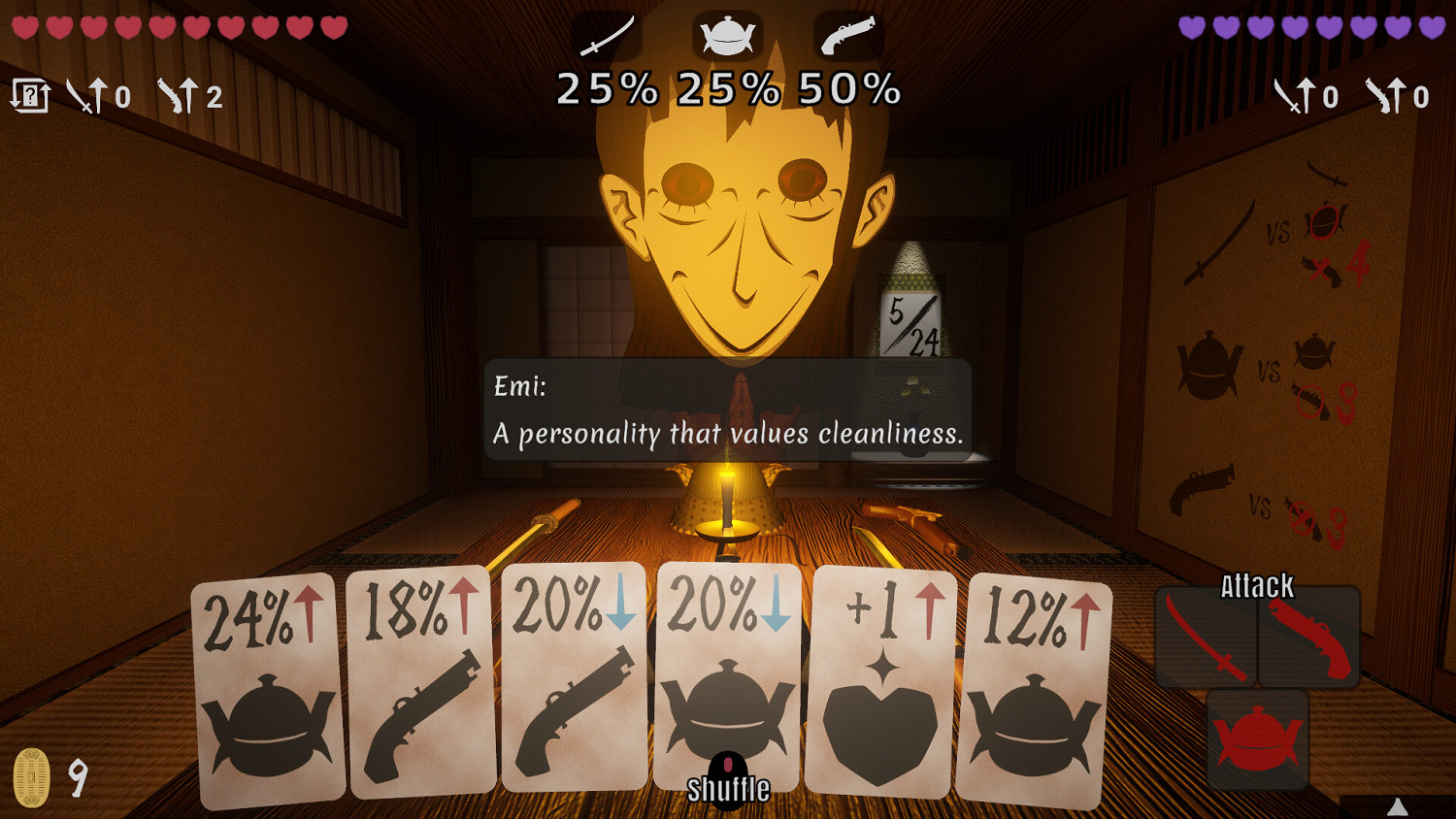Image resolution: width=1456 pixels, height=819 pixels.
Task: Click the katana icon above the 25% chance
Action: click(608, 32)
